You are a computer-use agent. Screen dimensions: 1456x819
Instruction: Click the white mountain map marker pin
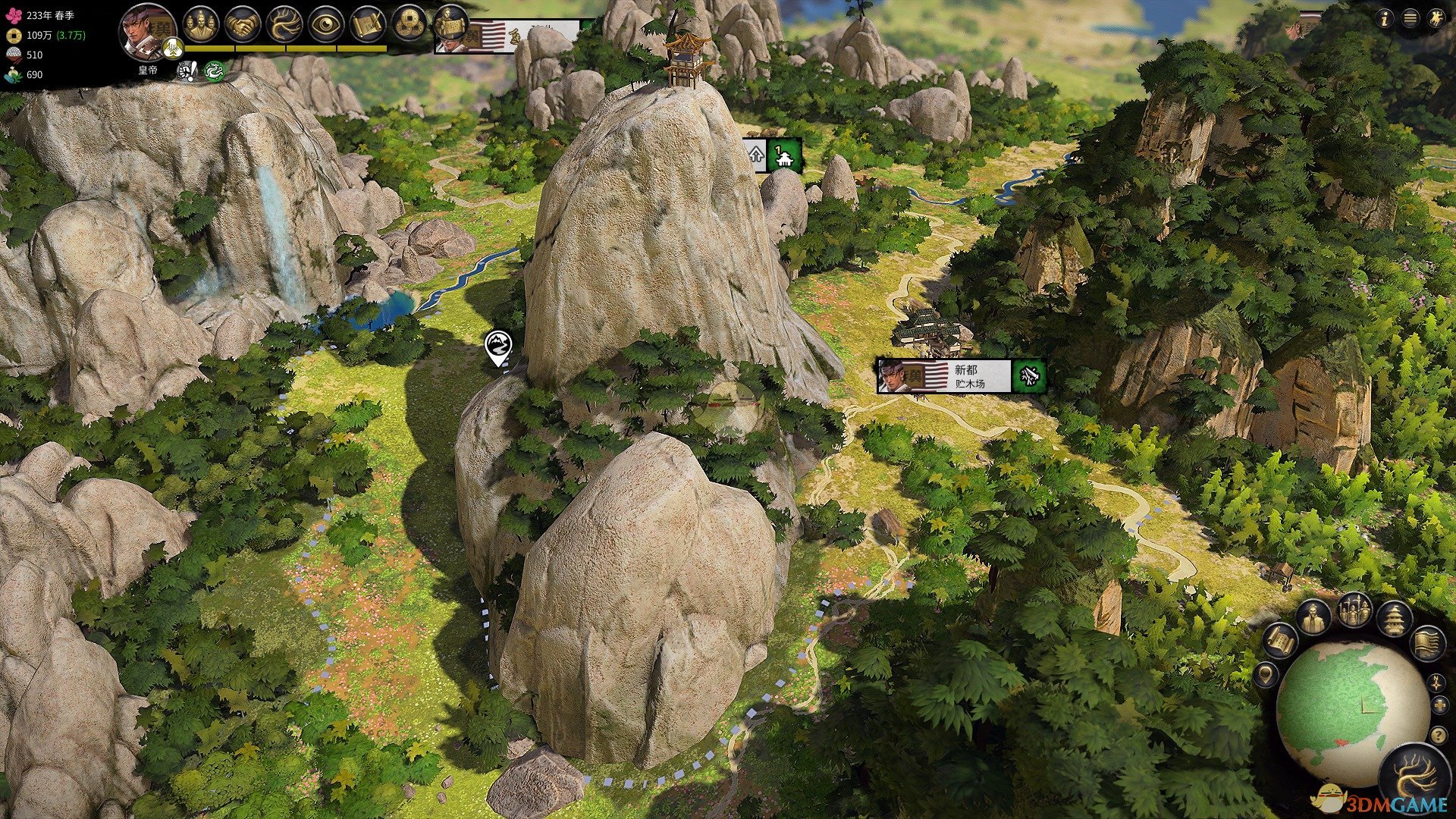[497, 347]
